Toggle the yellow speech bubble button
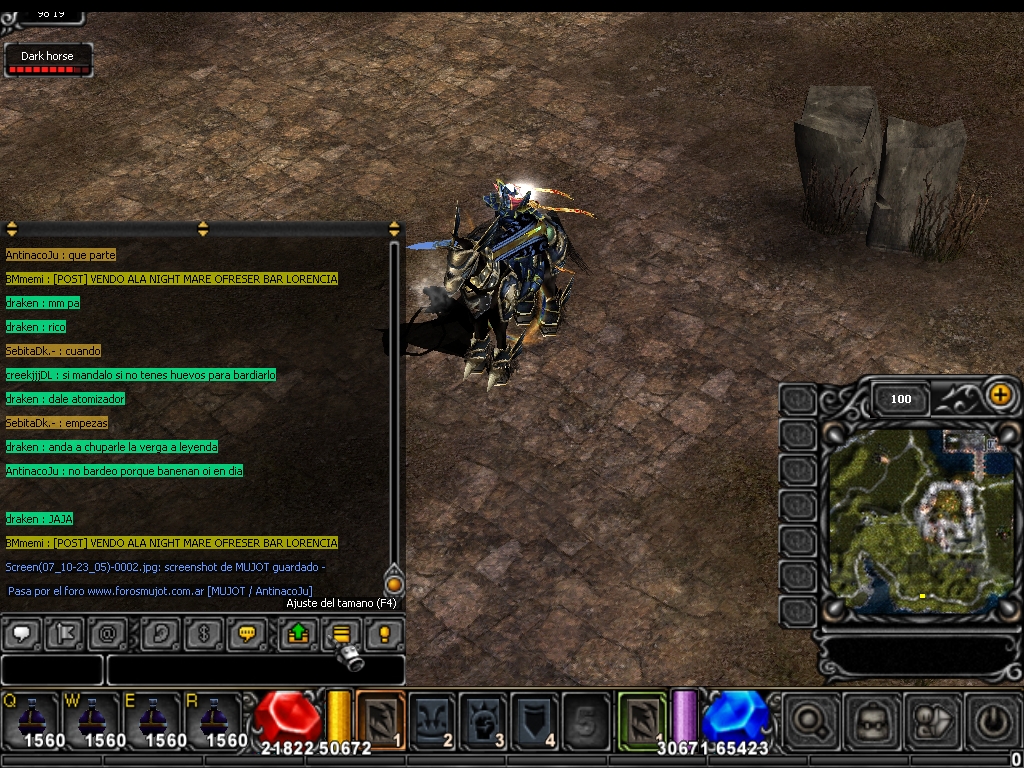This screenshot has width=1024, height=768. pos(248,633)
